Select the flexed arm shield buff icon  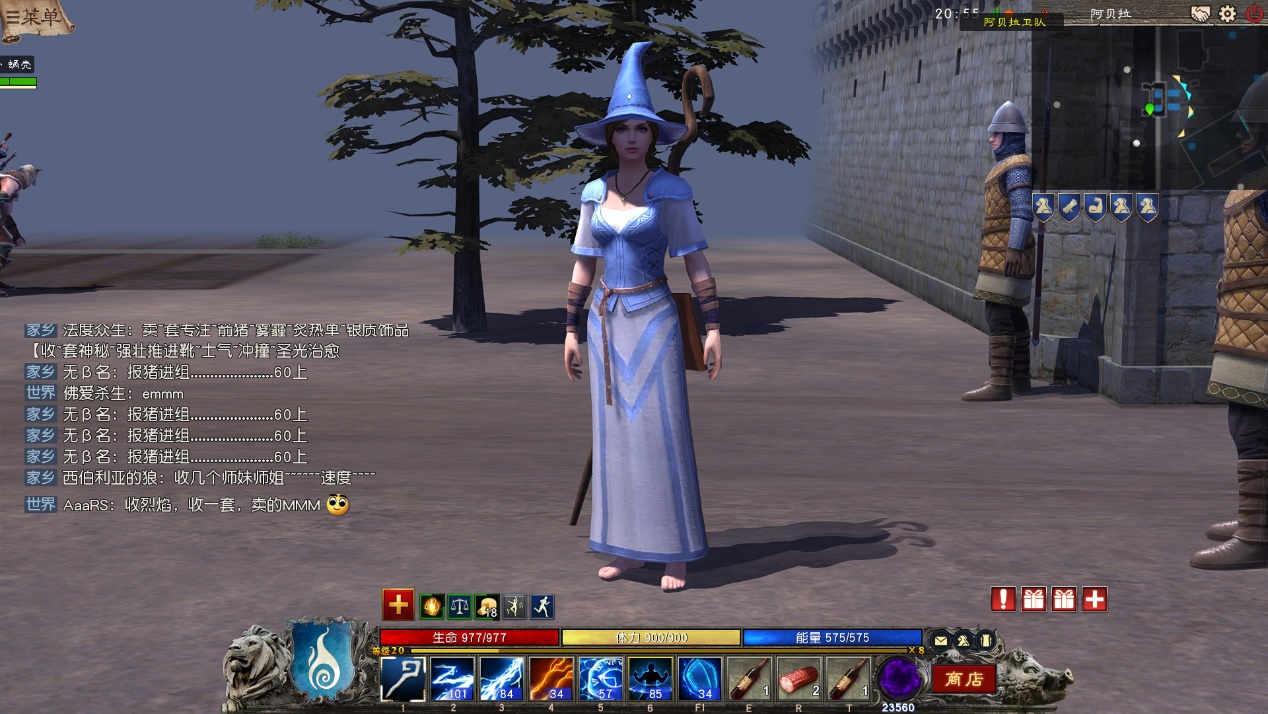click(x=1095, y=207)
